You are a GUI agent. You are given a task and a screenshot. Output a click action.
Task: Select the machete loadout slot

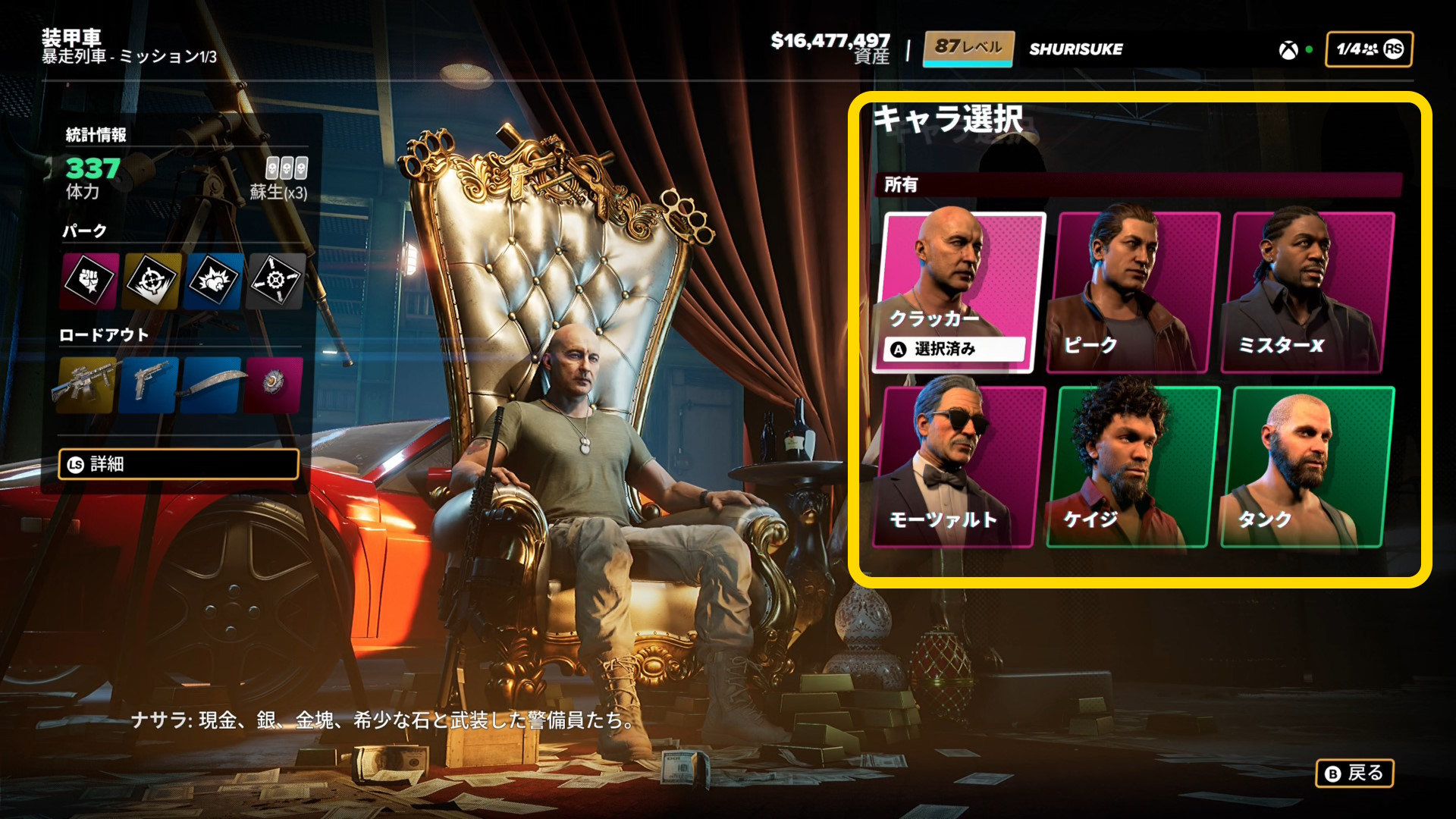coord(212,384)
